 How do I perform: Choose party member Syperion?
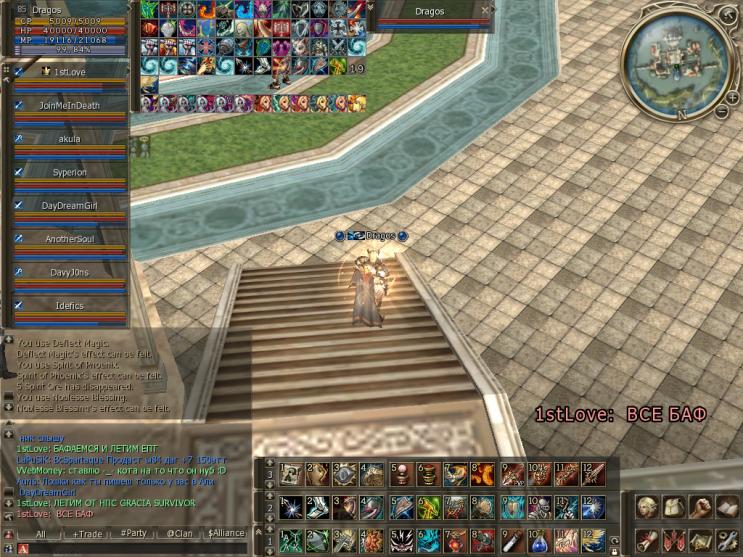pyautogui.click(x=69, y=172)
